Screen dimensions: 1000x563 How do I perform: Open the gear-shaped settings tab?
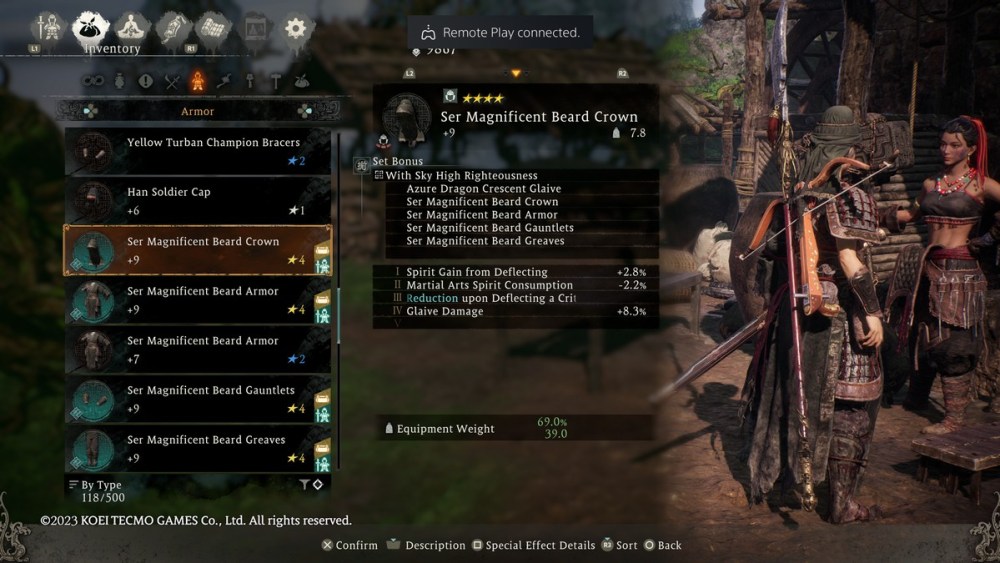click(x=294, y=28)
